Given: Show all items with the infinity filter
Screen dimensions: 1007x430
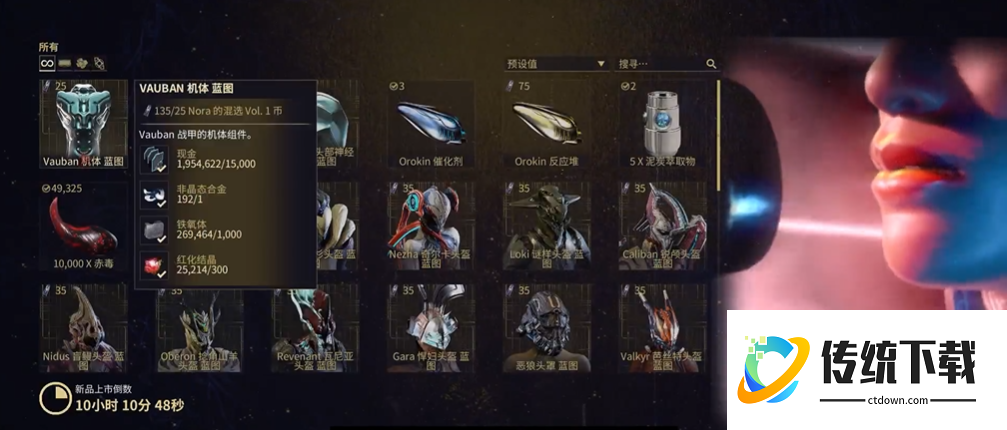Looking at the screenshot, I should [46, 63].
